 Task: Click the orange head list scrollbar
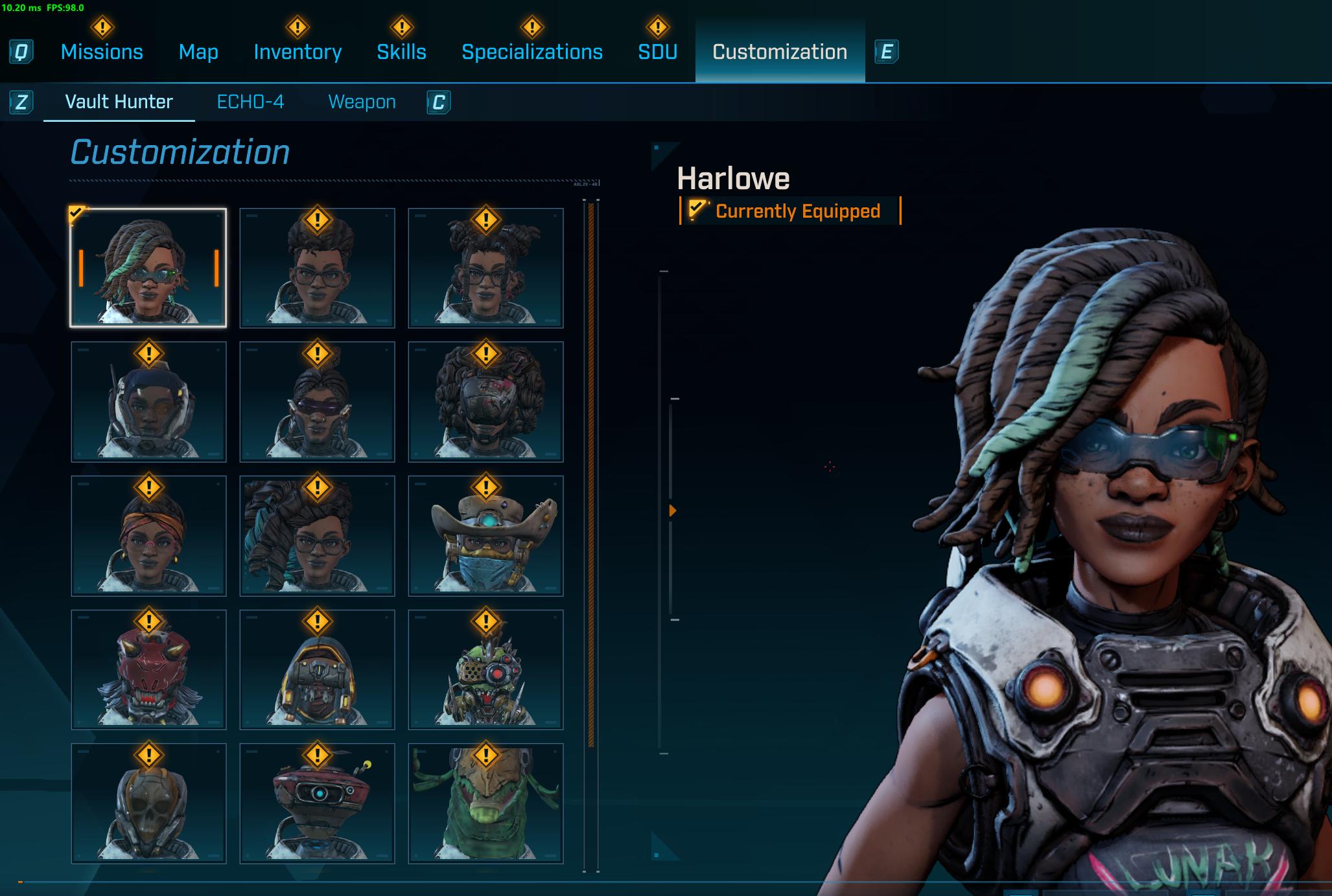590,473
